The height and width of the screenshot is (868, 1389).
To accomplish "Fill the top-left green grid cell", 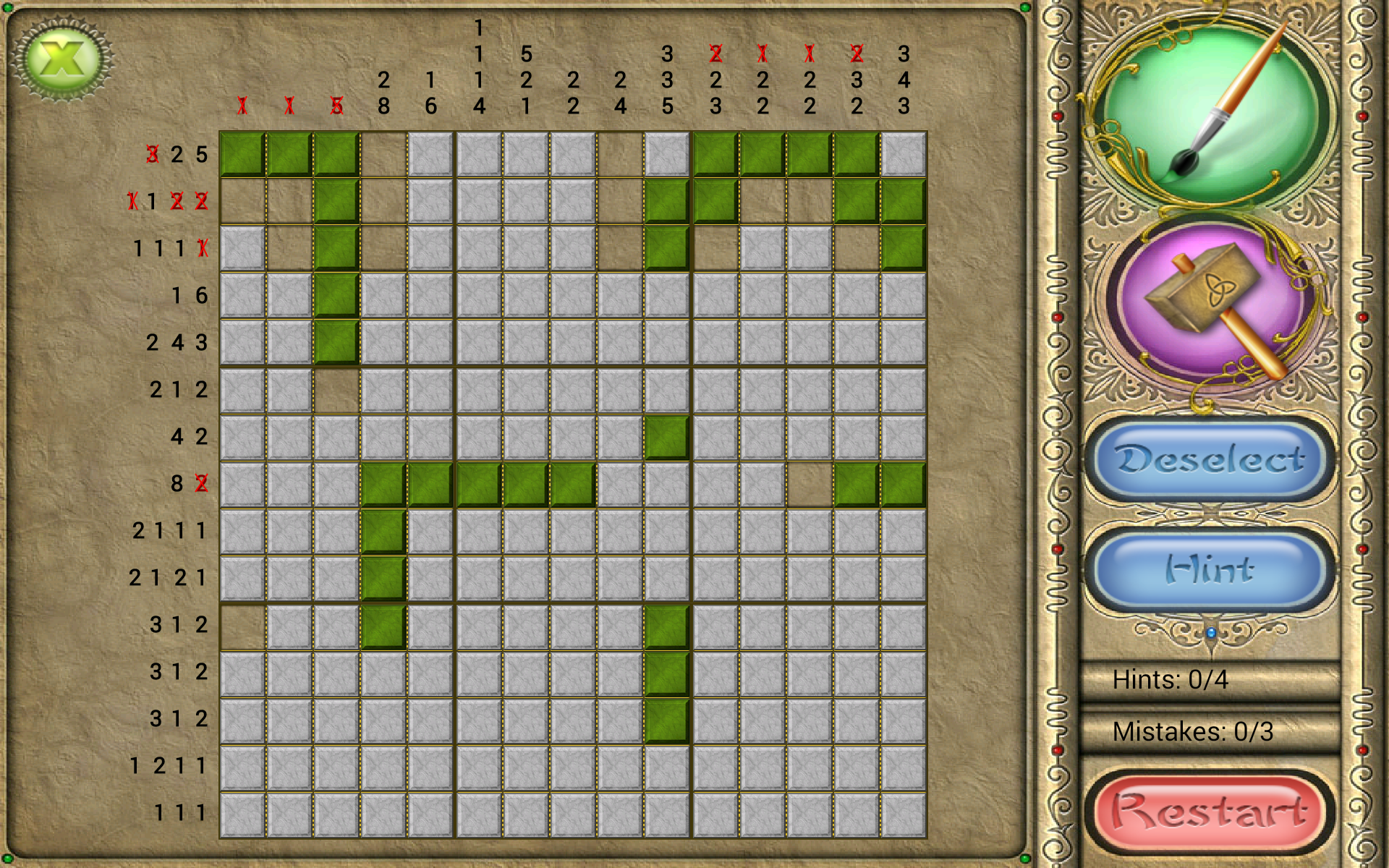I will [x=242, y=154].
